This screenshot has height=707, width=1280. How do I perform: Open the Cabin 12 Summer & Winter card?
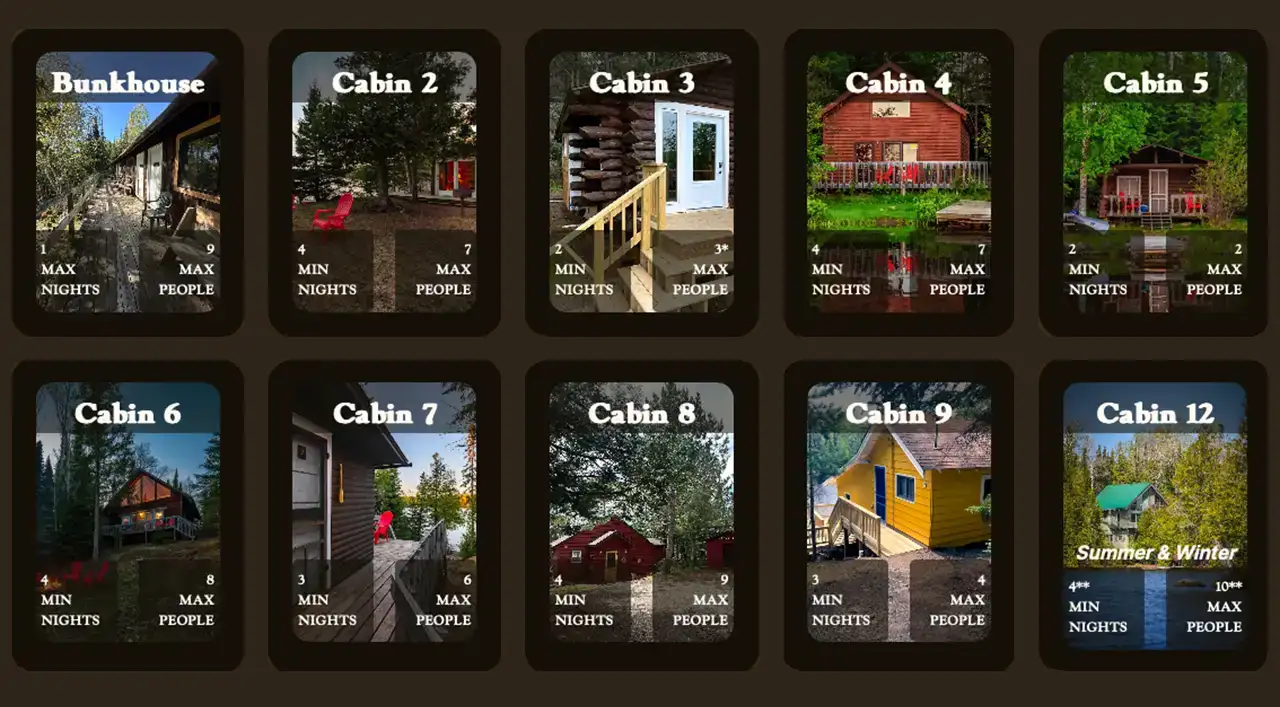coord(1154,512)
